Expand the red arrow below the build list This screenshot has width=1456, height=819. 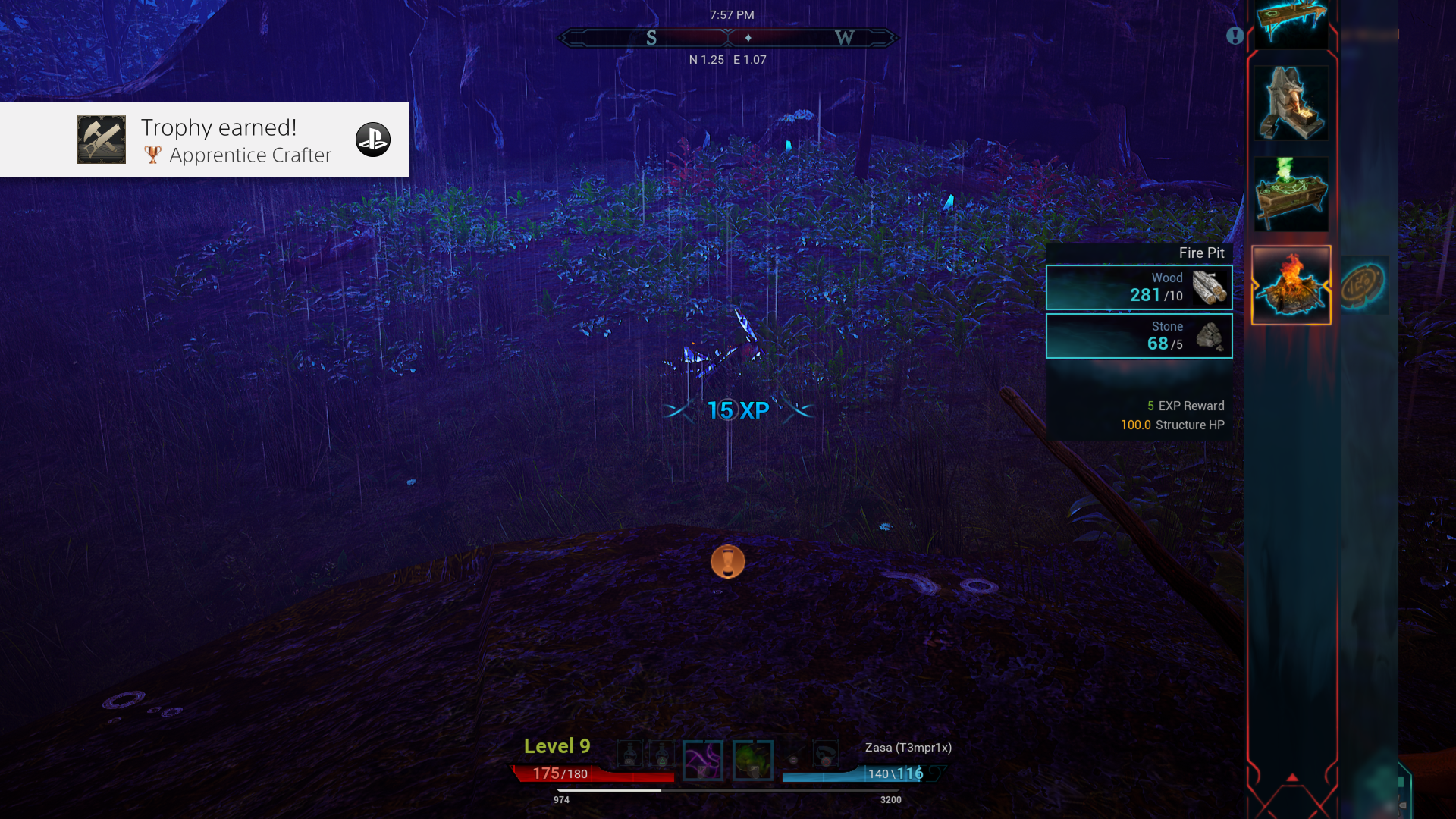tap(1292, 778)
